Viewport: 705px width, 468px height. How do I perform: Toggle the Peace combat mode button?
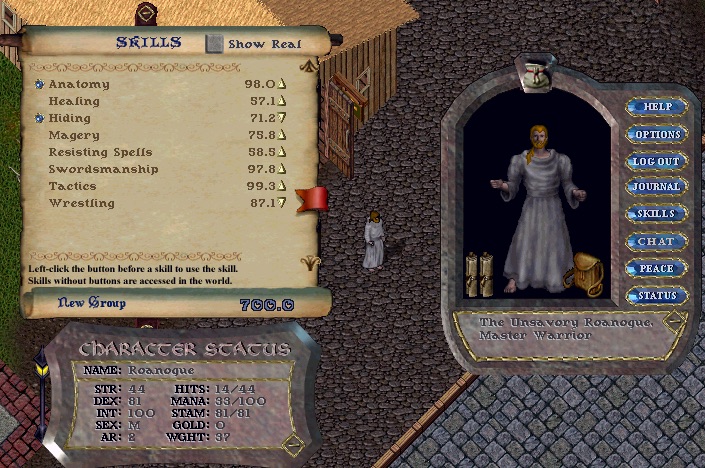point(656,268)
